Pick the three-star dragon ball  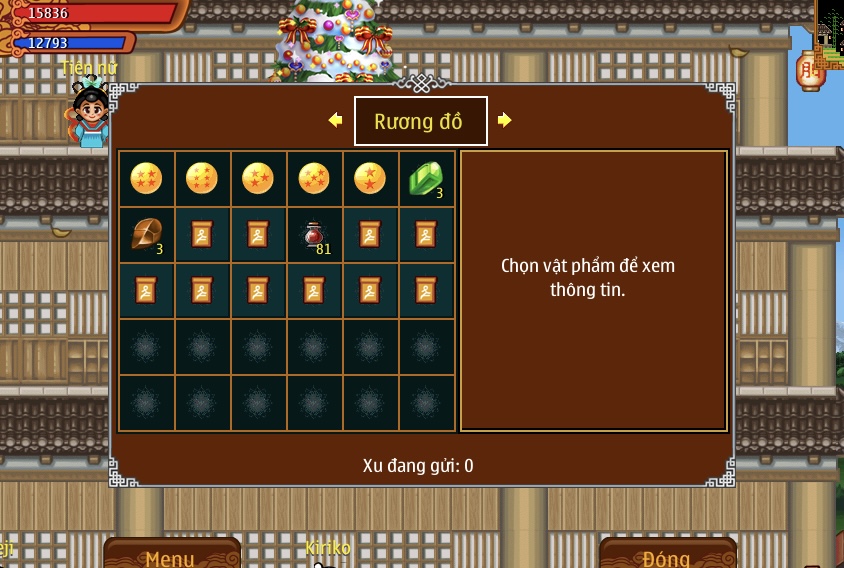[258, 179]
